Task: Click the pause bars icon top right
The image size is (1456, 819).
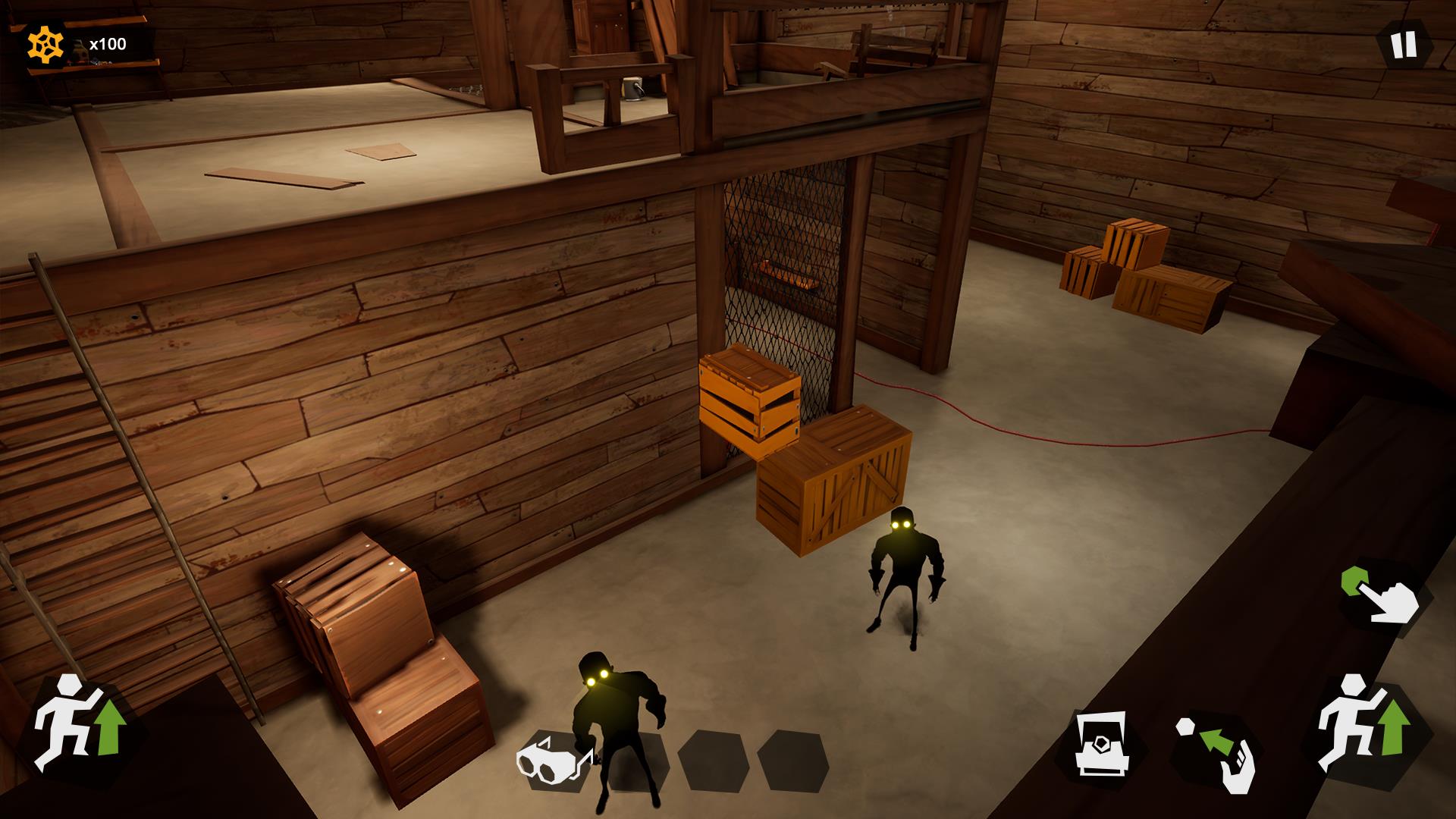Action: [x=1403, y=45]
